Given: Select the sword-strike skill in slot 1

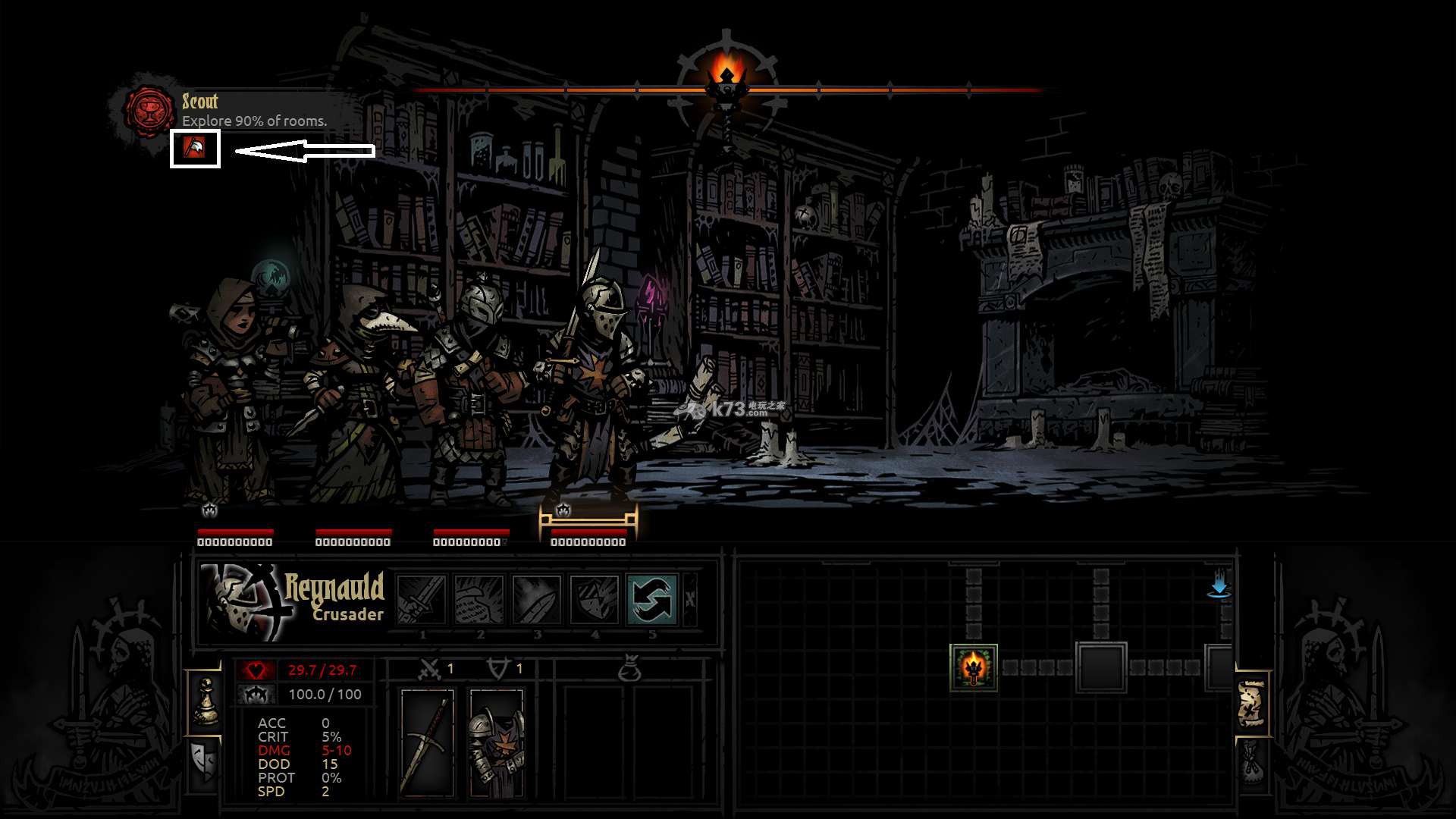Looking at the screenshot, I should tap(422, 599).
